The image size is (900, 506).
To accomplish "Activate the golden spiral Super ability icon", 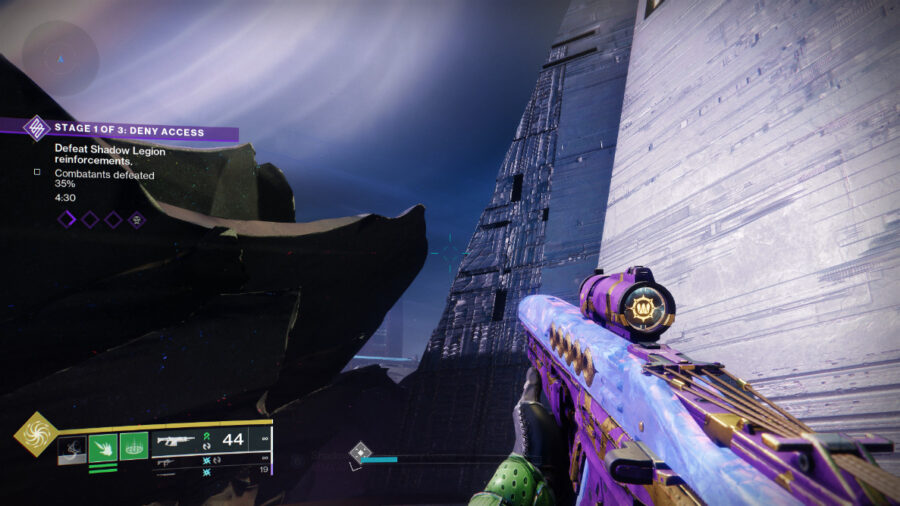I will [x=33, y=433].
